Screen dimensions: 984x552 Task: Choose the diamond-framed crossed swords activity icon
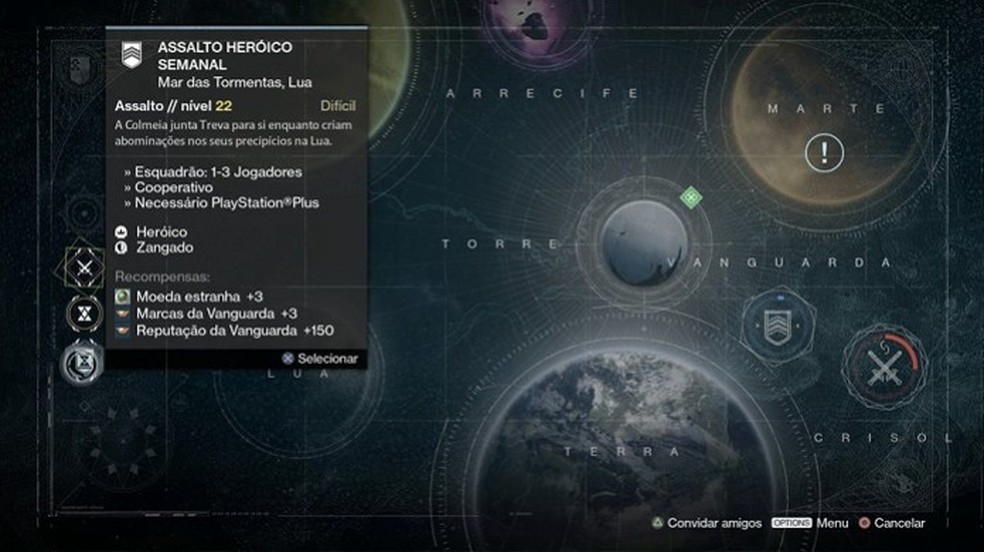click(x=84, y=268)
